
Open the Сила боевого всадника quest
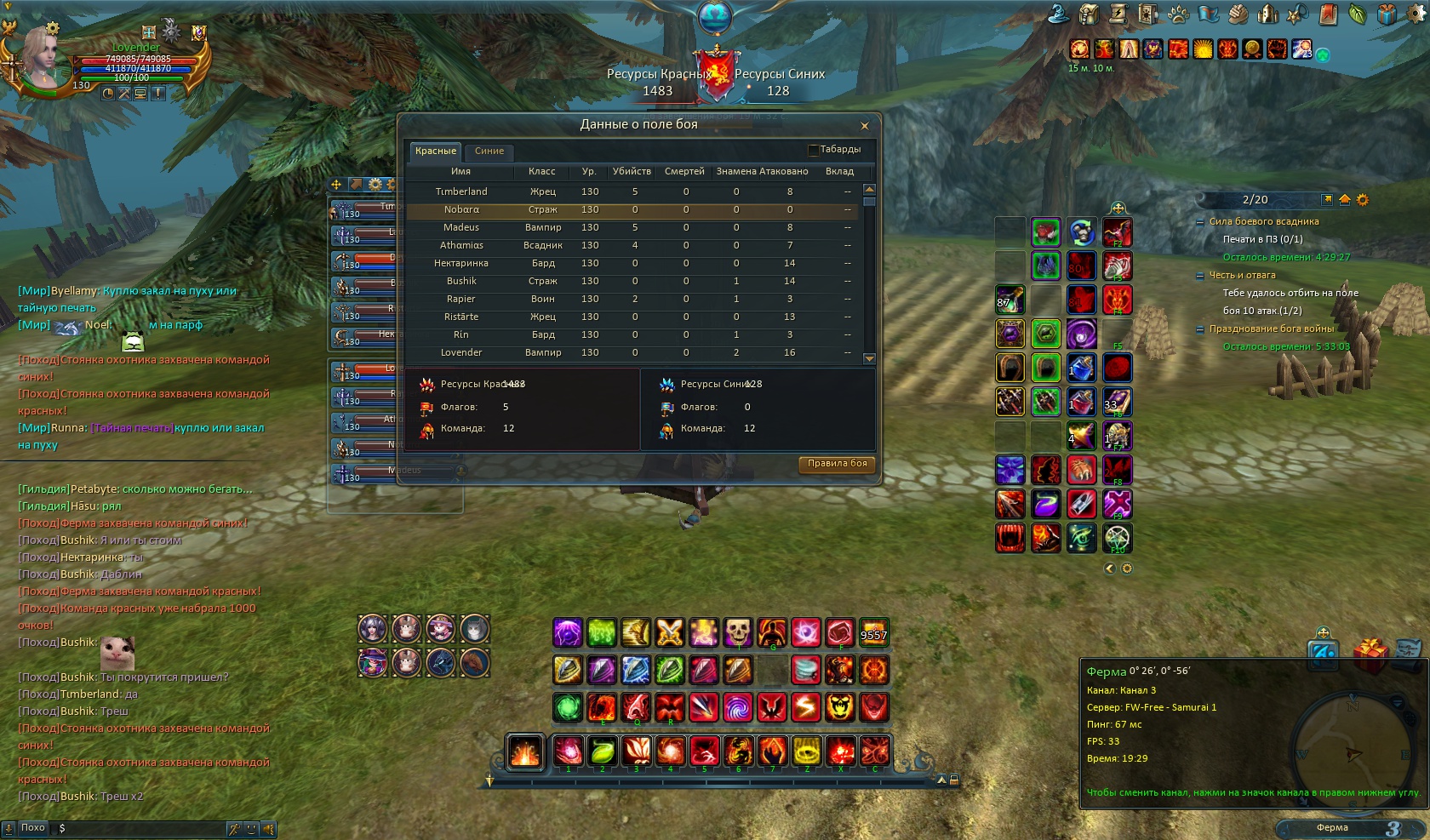[x=1263, y=222]
